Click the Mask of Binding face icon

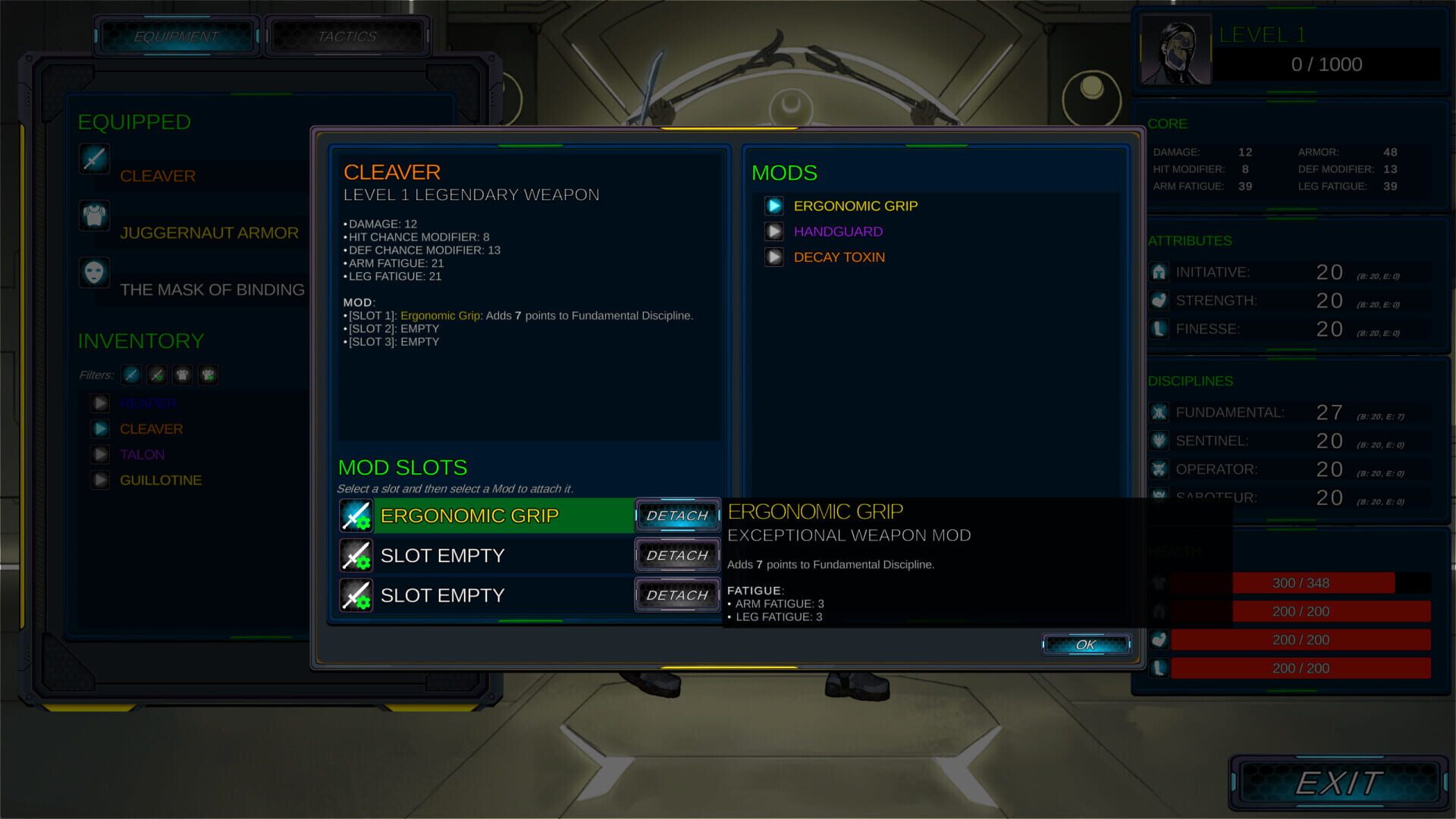[x=94, y=273]
